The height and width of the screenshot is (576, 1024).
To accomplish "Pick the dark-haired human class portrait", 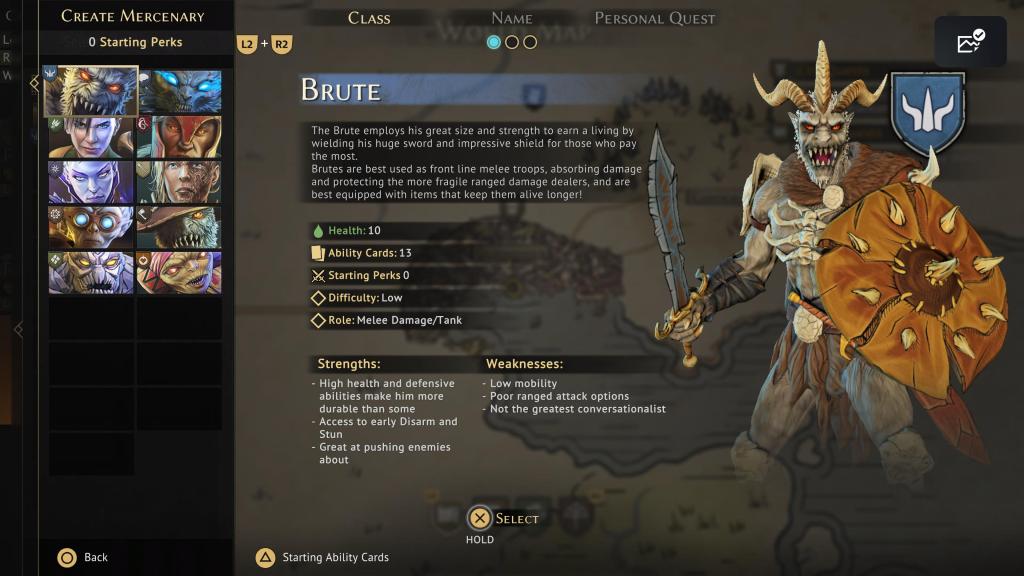I will tap(91, 137).
